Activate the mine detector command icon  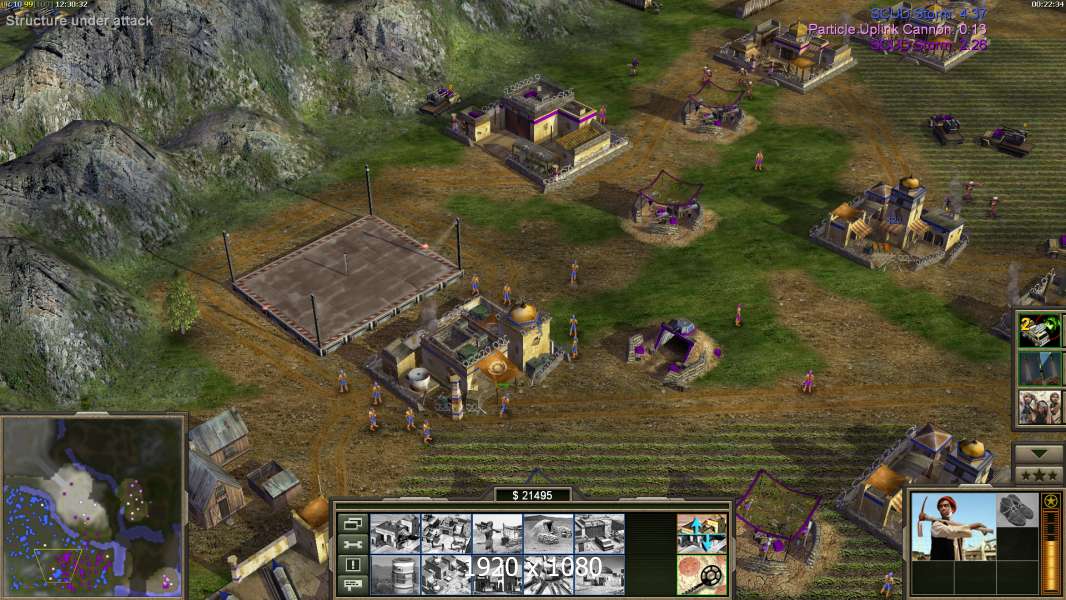pos(701,574)
